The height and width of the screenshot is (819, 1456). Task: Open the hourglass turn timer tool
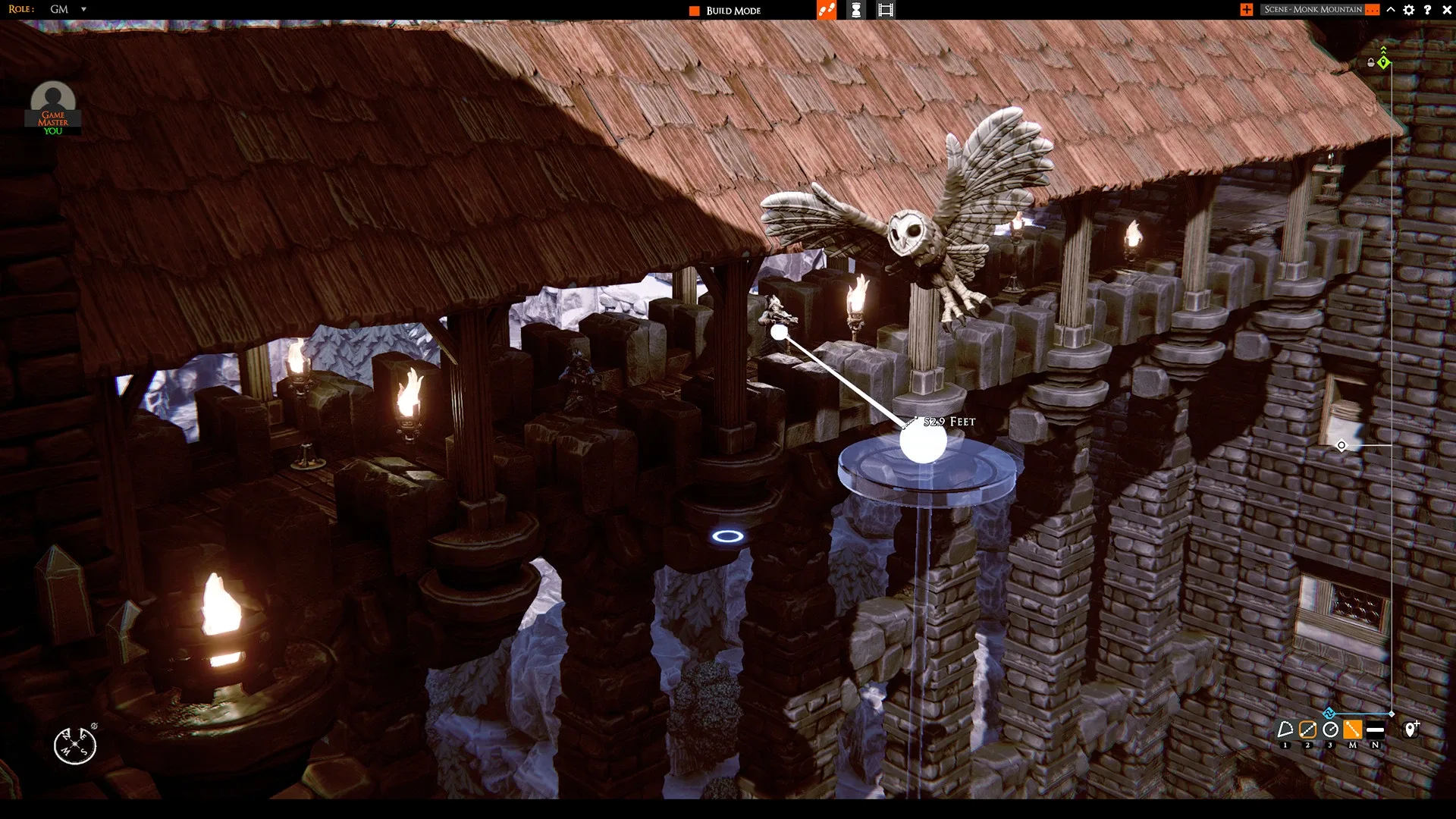coord(855,10)
